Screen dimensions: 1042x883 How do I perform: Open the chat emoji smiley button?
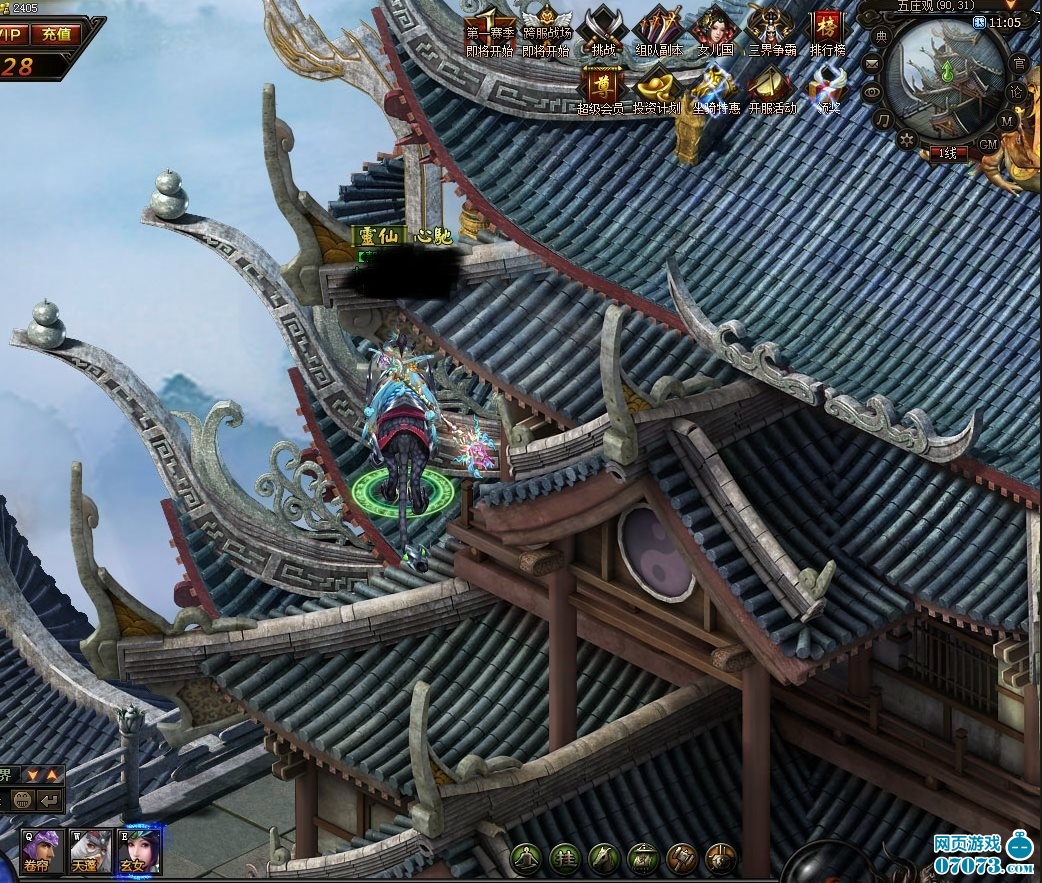[22, 800]
